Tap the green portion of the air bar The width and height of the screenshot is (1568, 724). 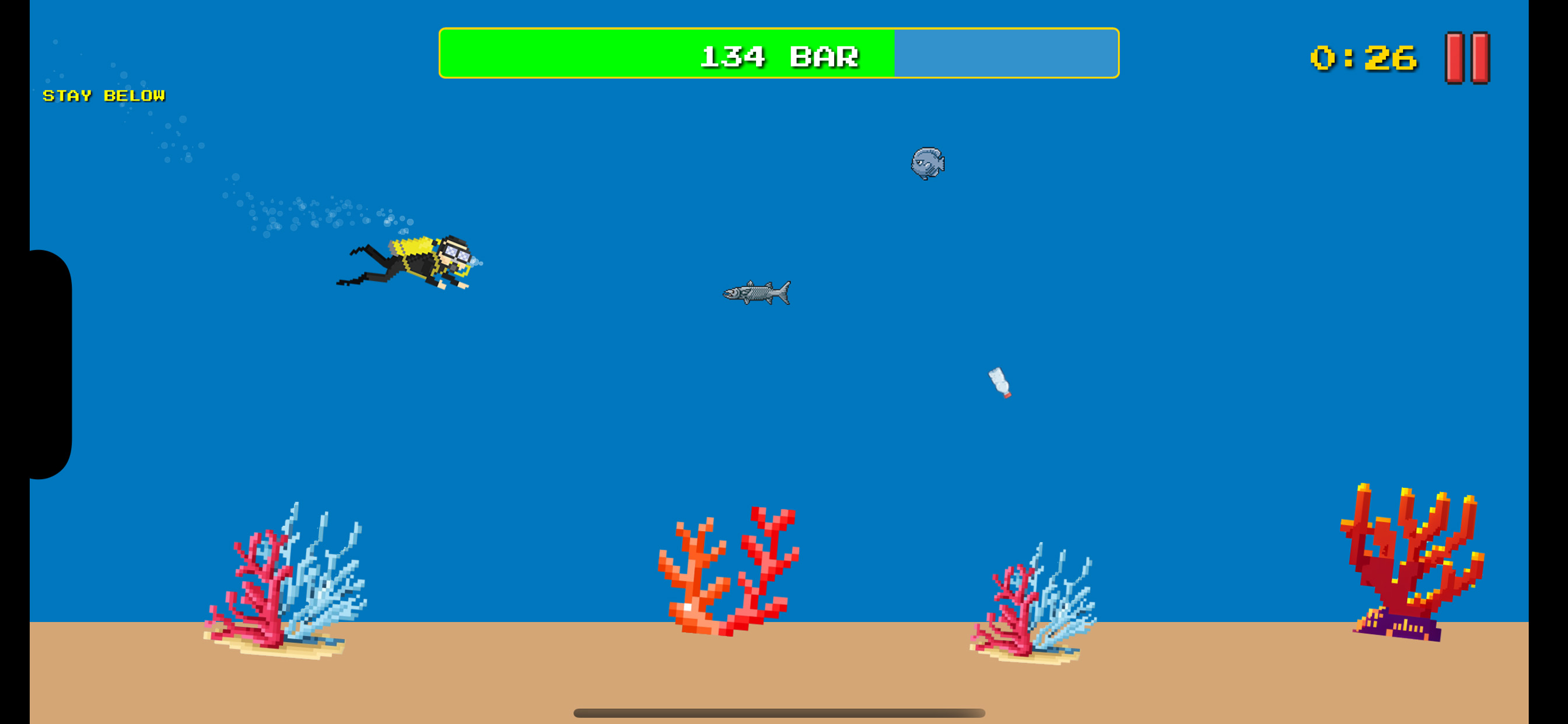[608, 56]
